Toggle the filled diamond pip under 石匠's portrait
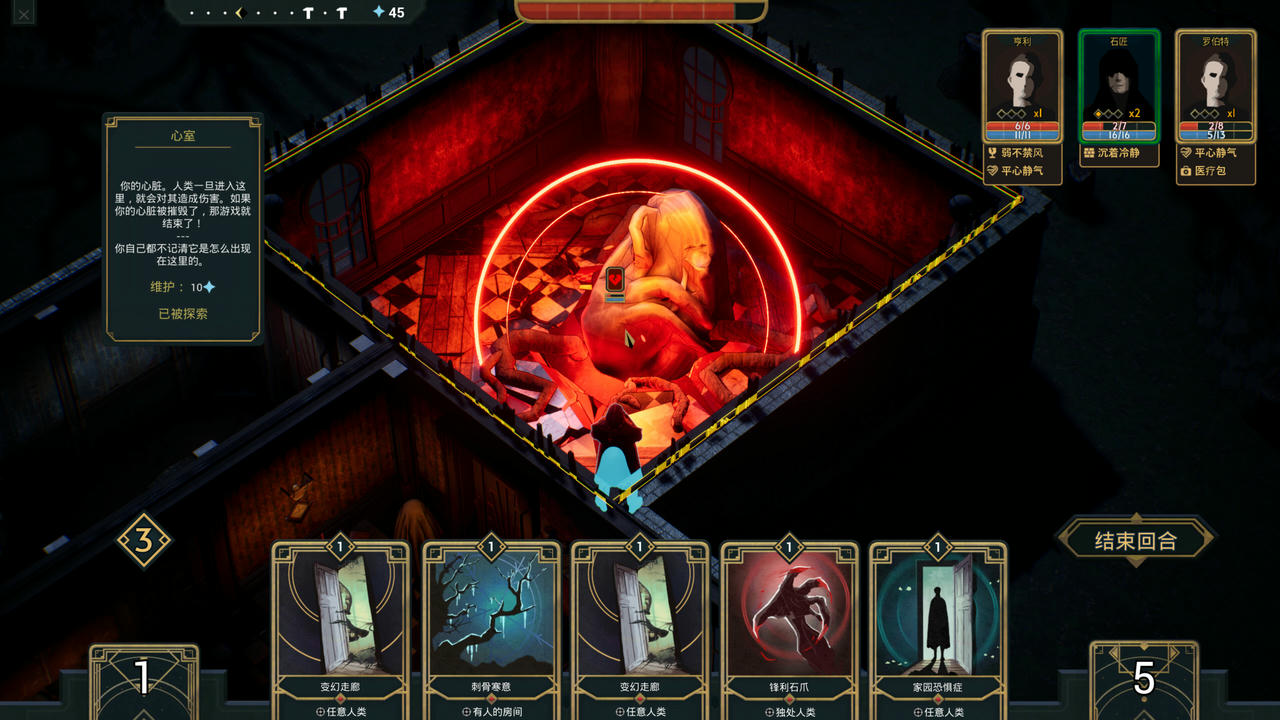 pos(1097,113)
